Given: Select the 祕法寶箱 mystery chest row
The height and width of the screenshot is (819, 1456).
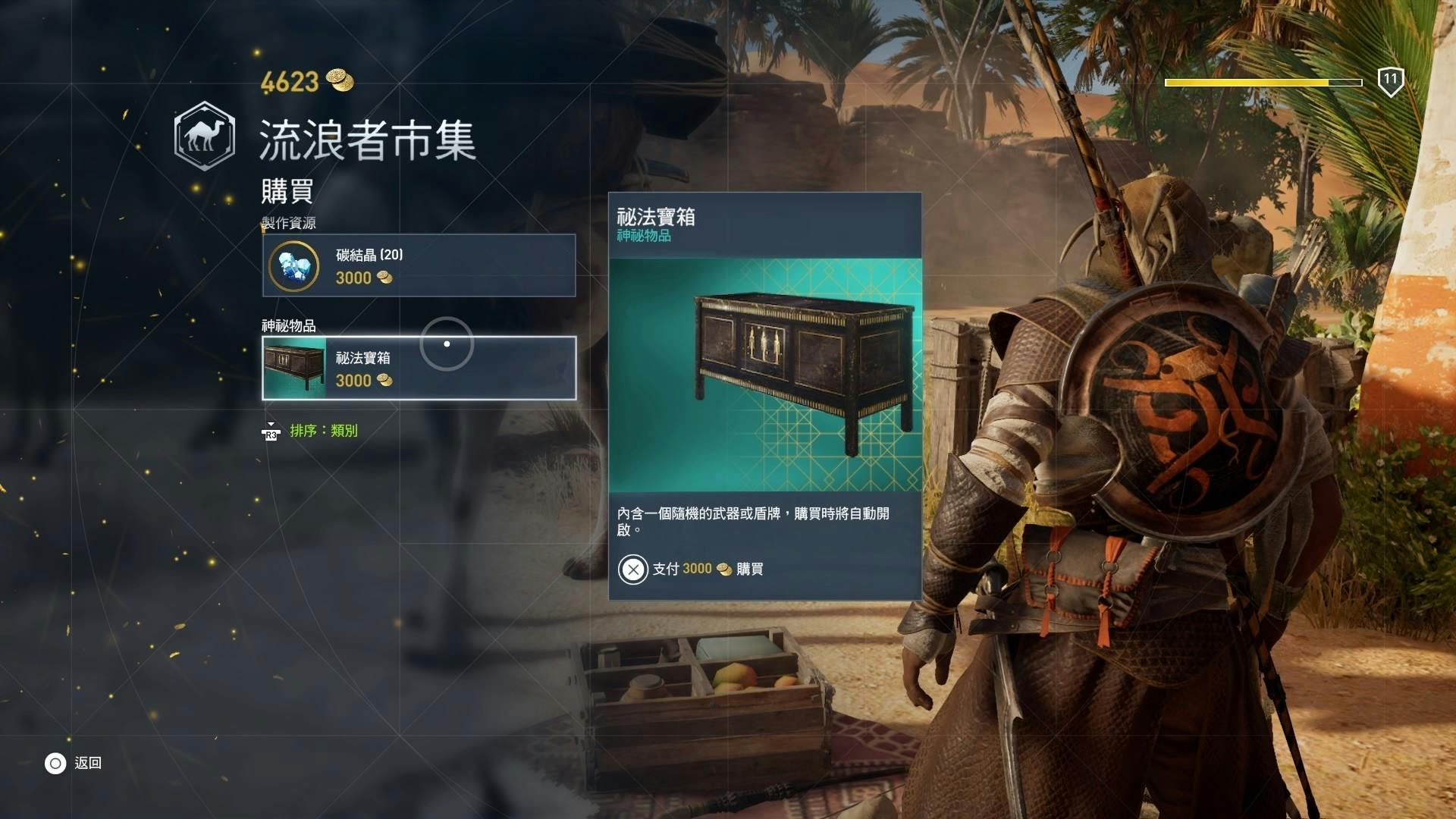Looking at the screenshot, I should point(419,369).
